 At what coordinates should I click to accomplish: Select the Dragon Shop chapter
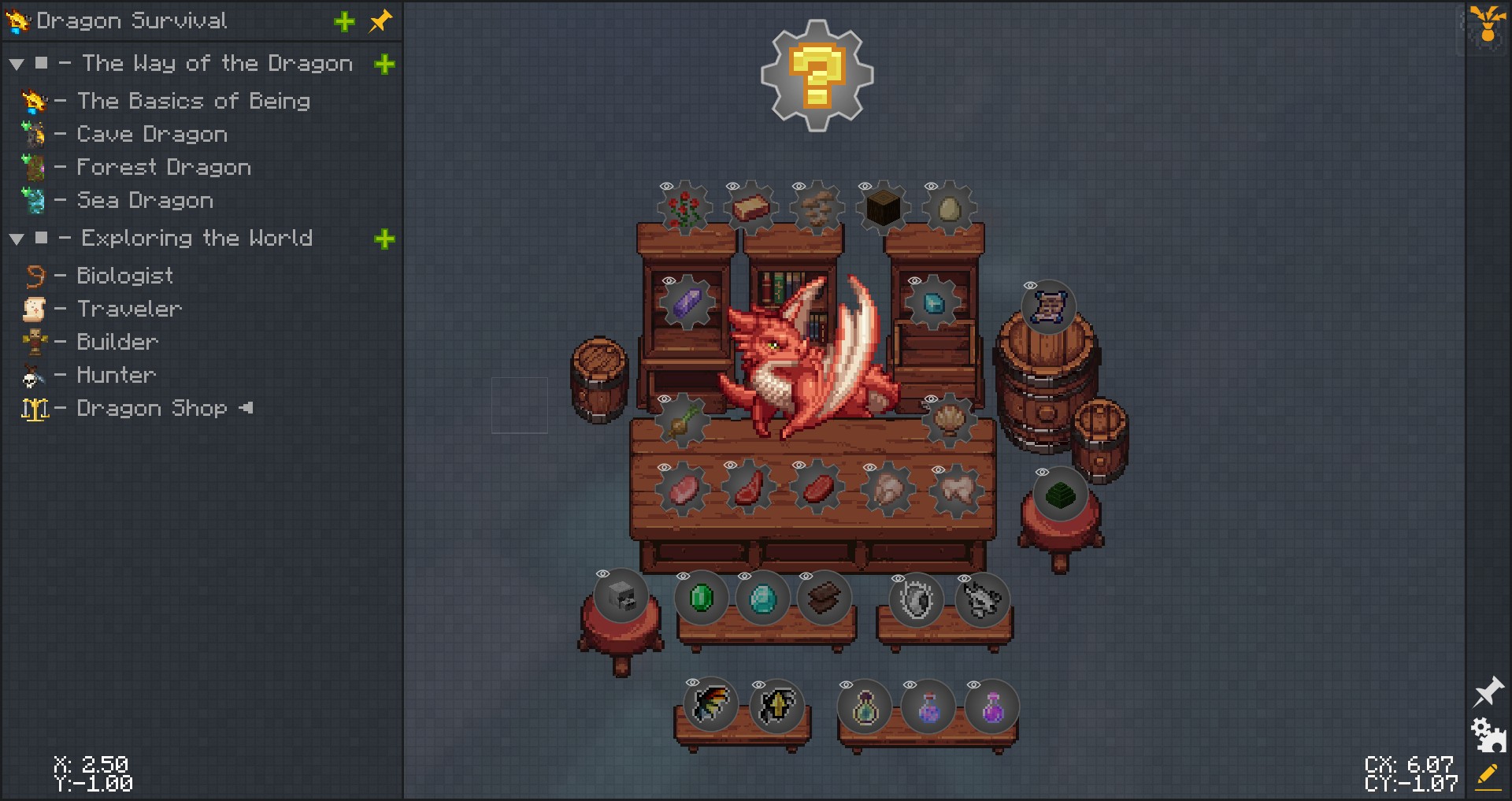click(x=151, y=408)
